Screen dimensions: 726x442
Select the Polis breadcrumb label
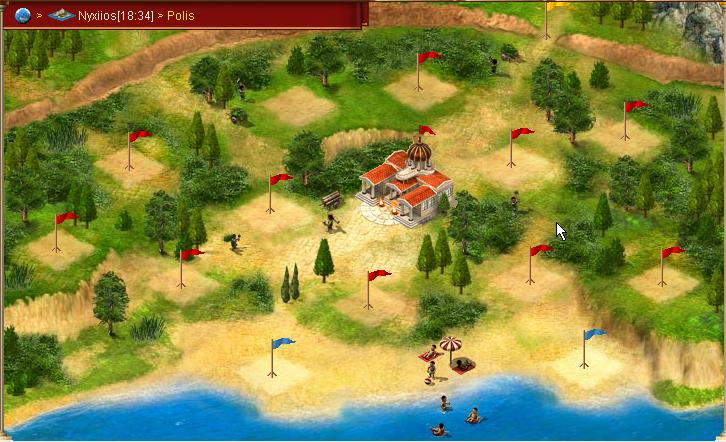point(181,16)
